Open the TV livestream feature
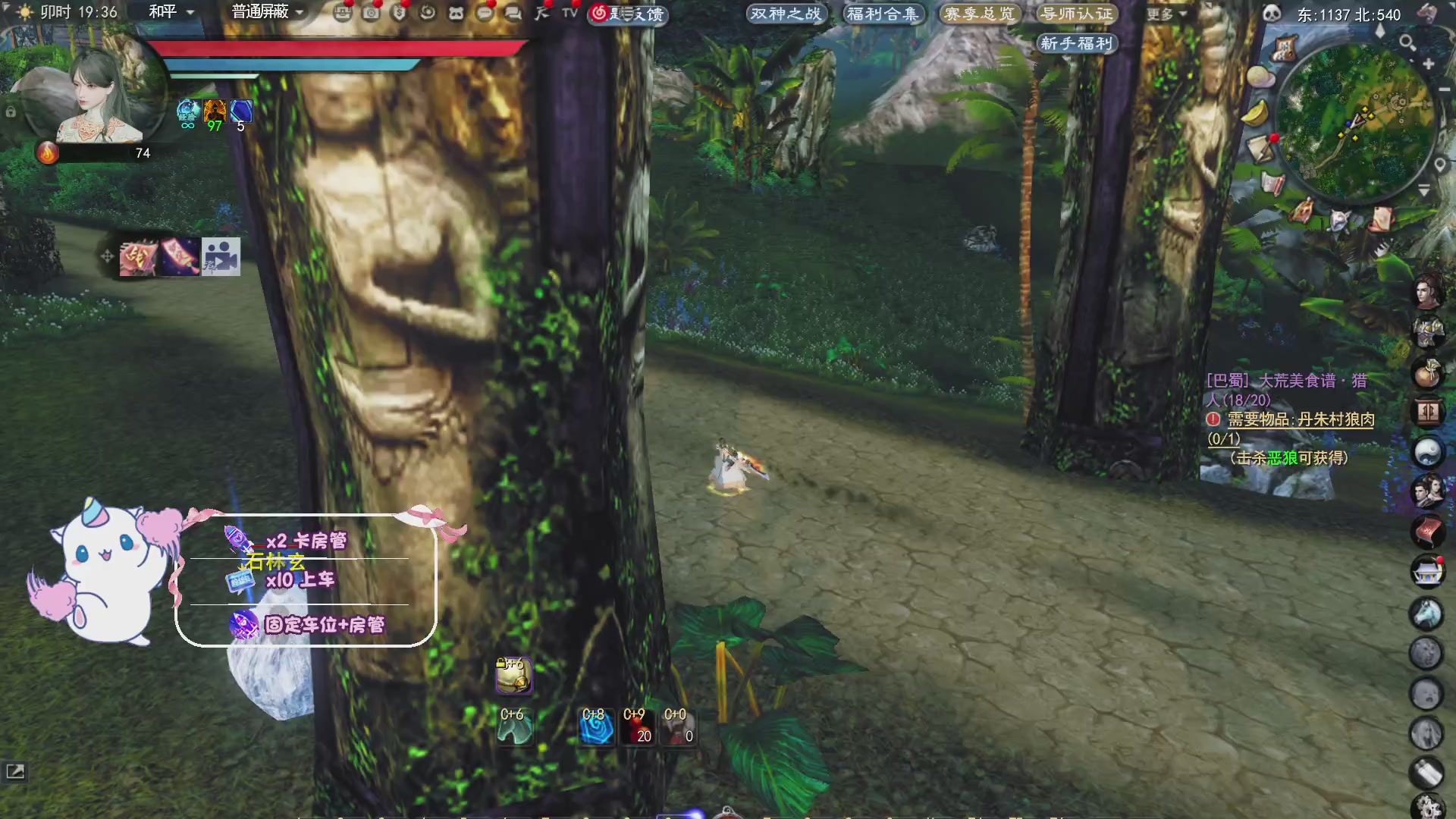The height and width of the screenshot is (819, 1456). tap(568, 13)
